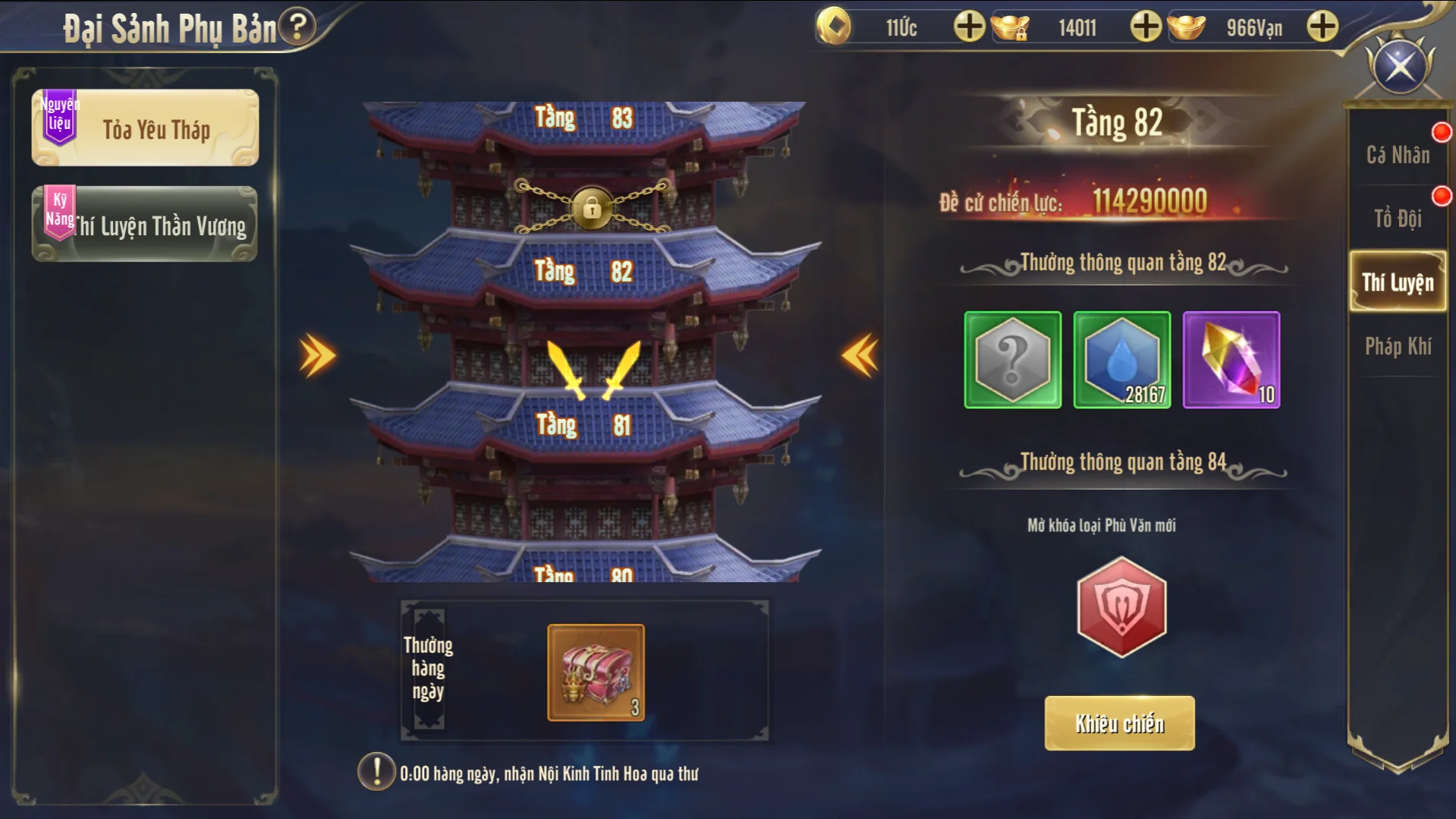Start the Khiêu chiến challenge
1456x819 pixels.
pyautogui.click(x=1119, y=723)
